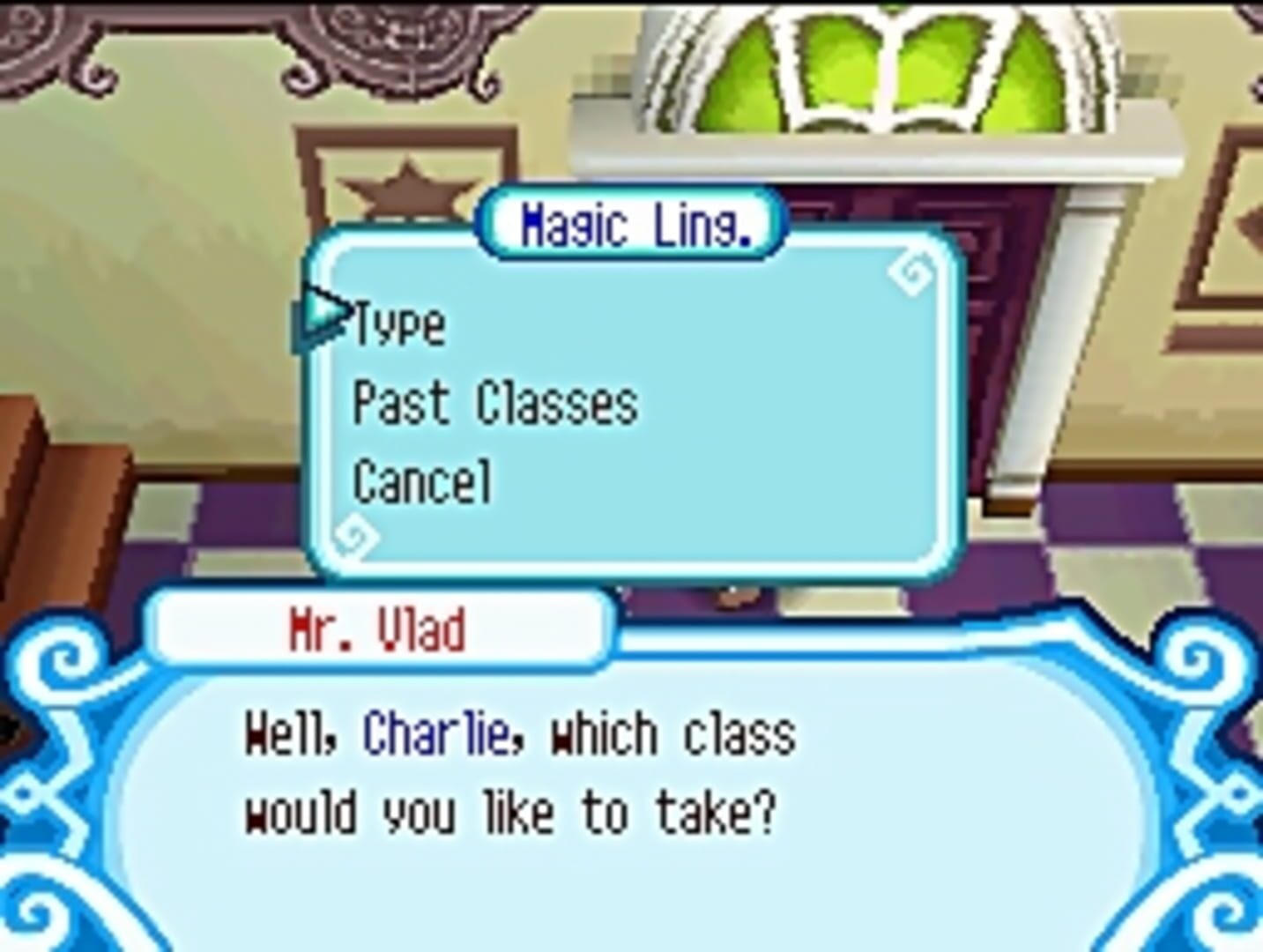Click the white spiral ornament in menu's top-right corner
The image size is (1263, 952).
click(x=911, y=271)
